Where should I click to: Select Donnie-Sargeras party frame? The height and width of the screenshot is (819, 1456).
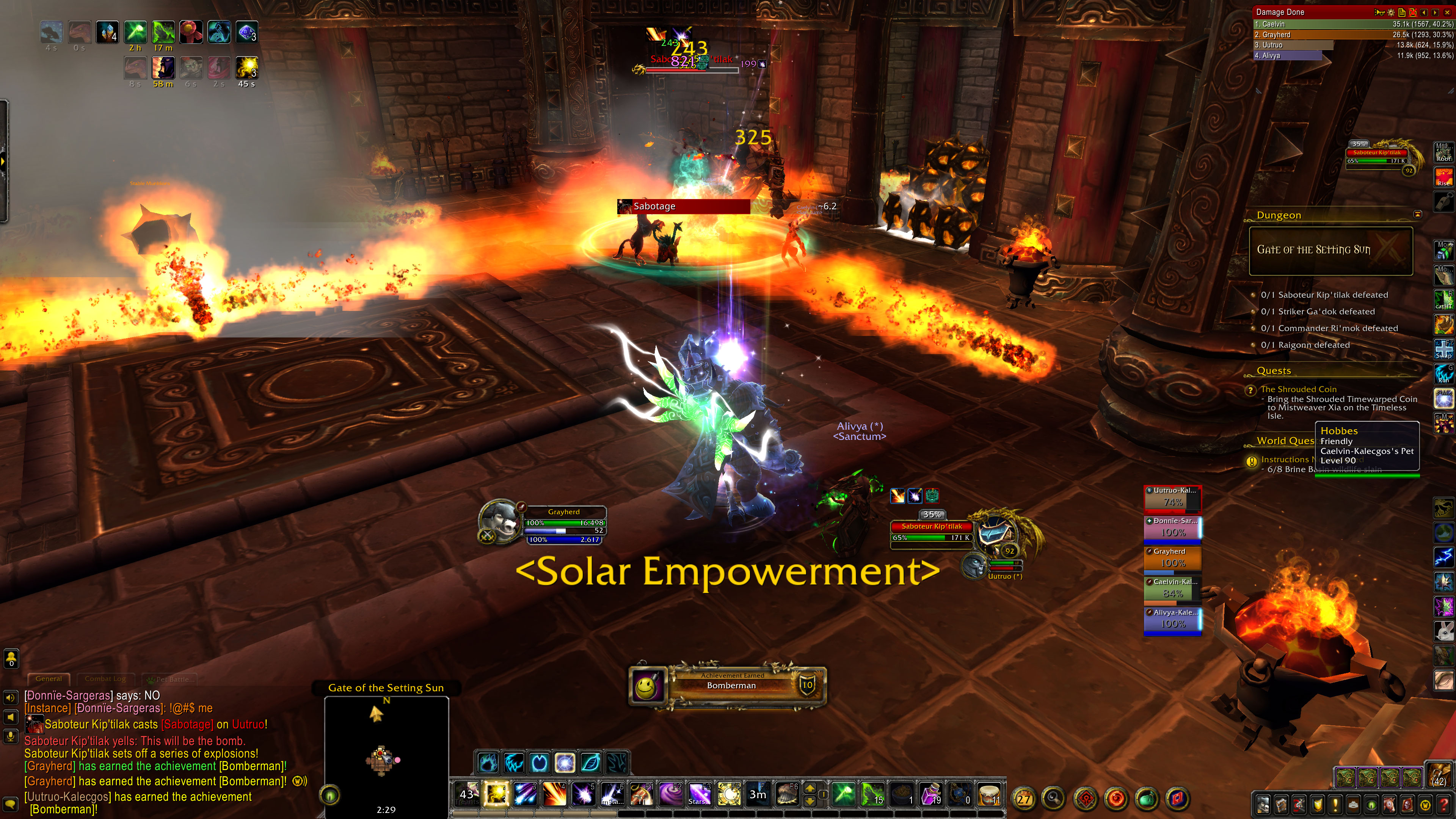pos(1172,527)
